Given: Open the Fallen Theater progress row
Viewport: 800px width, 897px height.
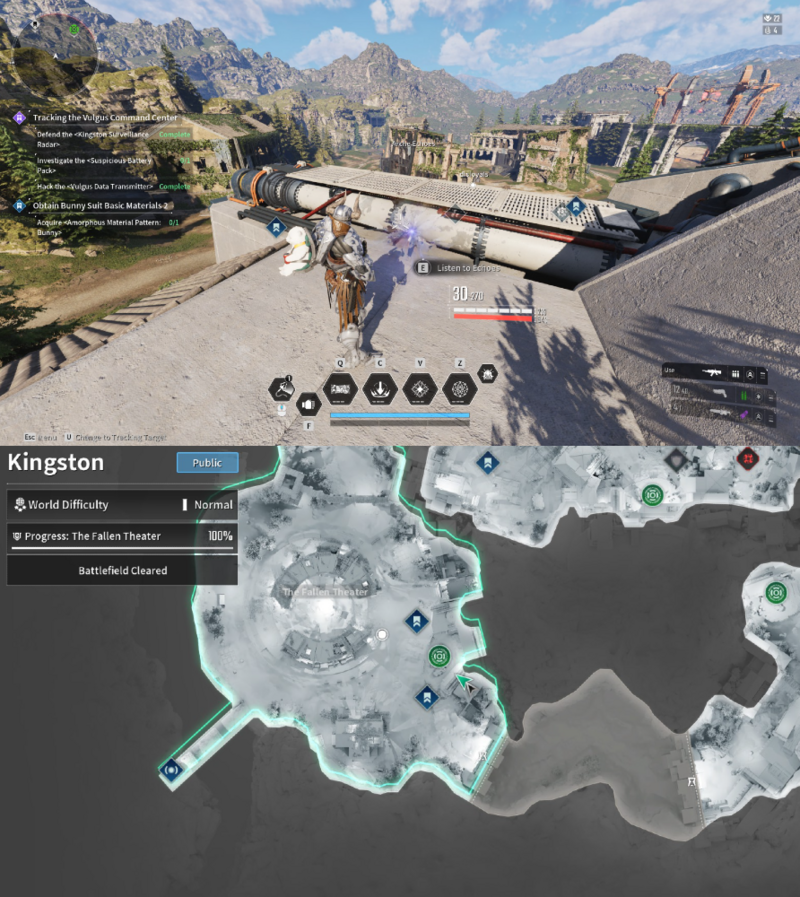Looking at the screenshot, I should click(x=121, y=537).
